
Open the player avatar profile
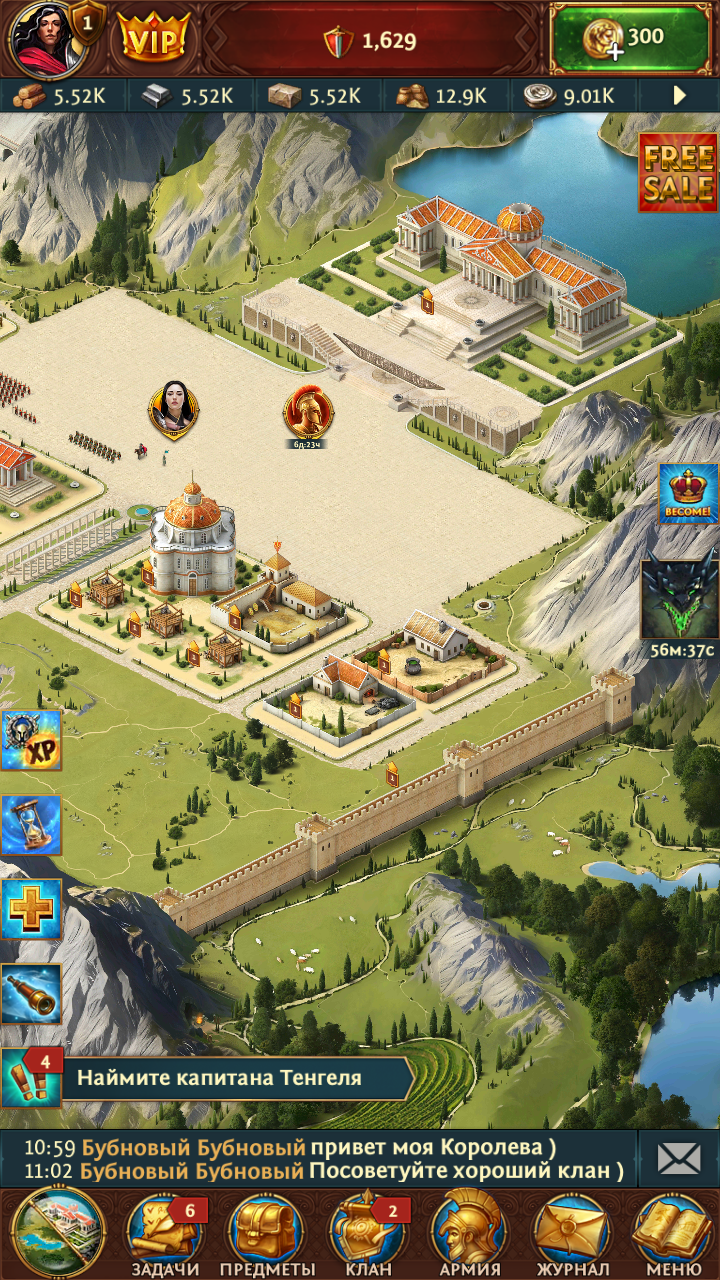(x=42, y=36)
